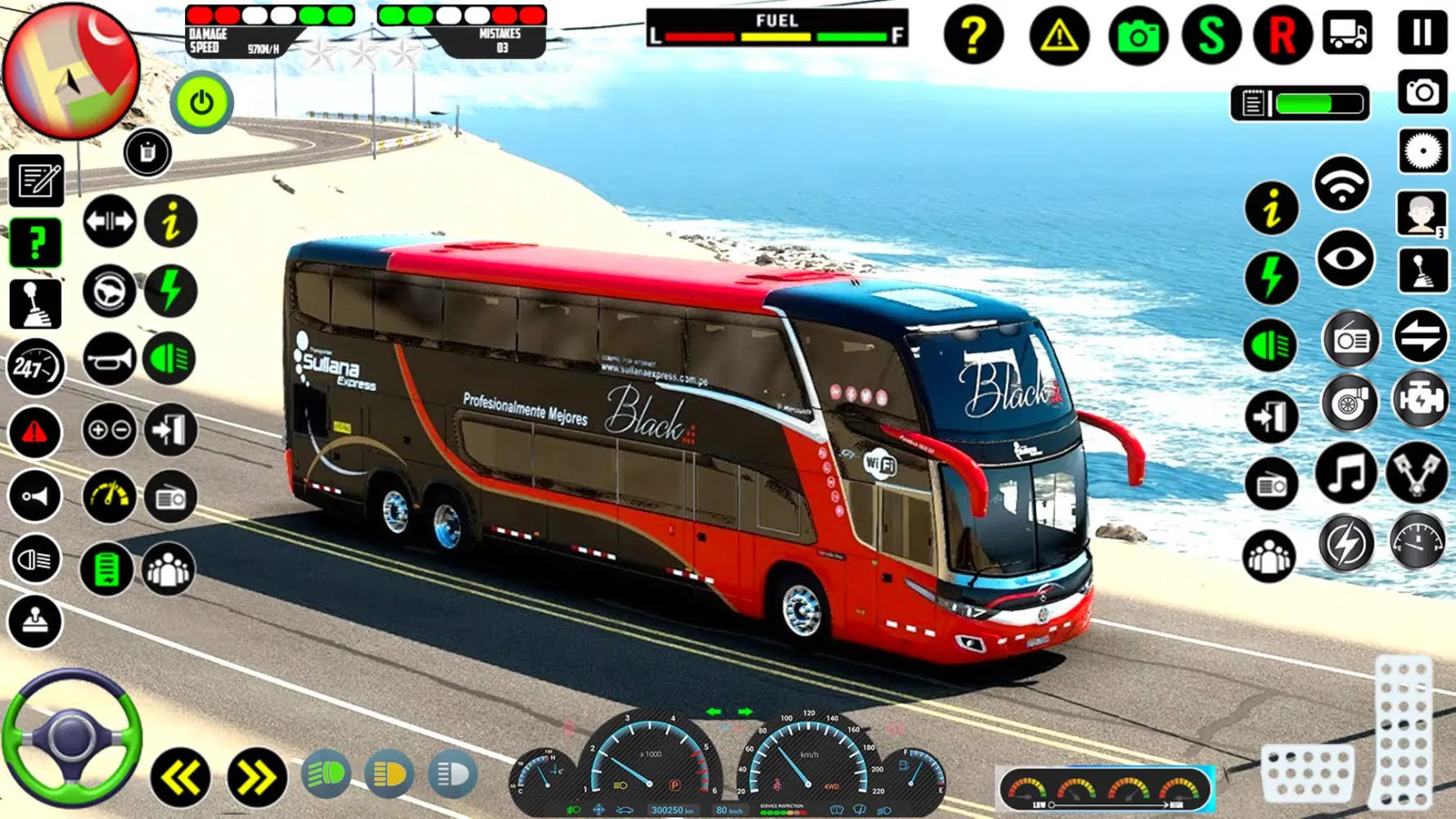Toggle the wifi signal icon
Image resolution: width=1456 pixels, height=819 pixels.
click(x=1341, y=184)
